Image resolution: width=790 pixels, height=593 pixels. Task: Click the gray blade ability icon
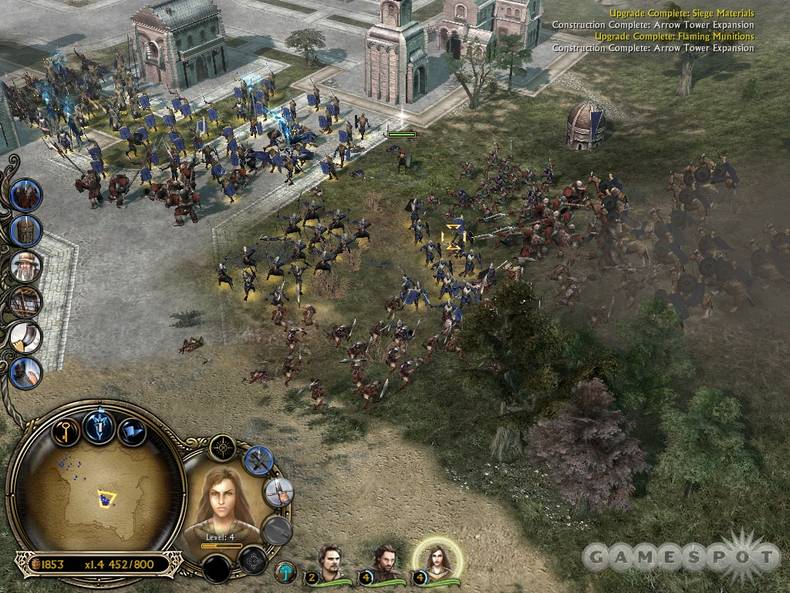click(276, 530)
